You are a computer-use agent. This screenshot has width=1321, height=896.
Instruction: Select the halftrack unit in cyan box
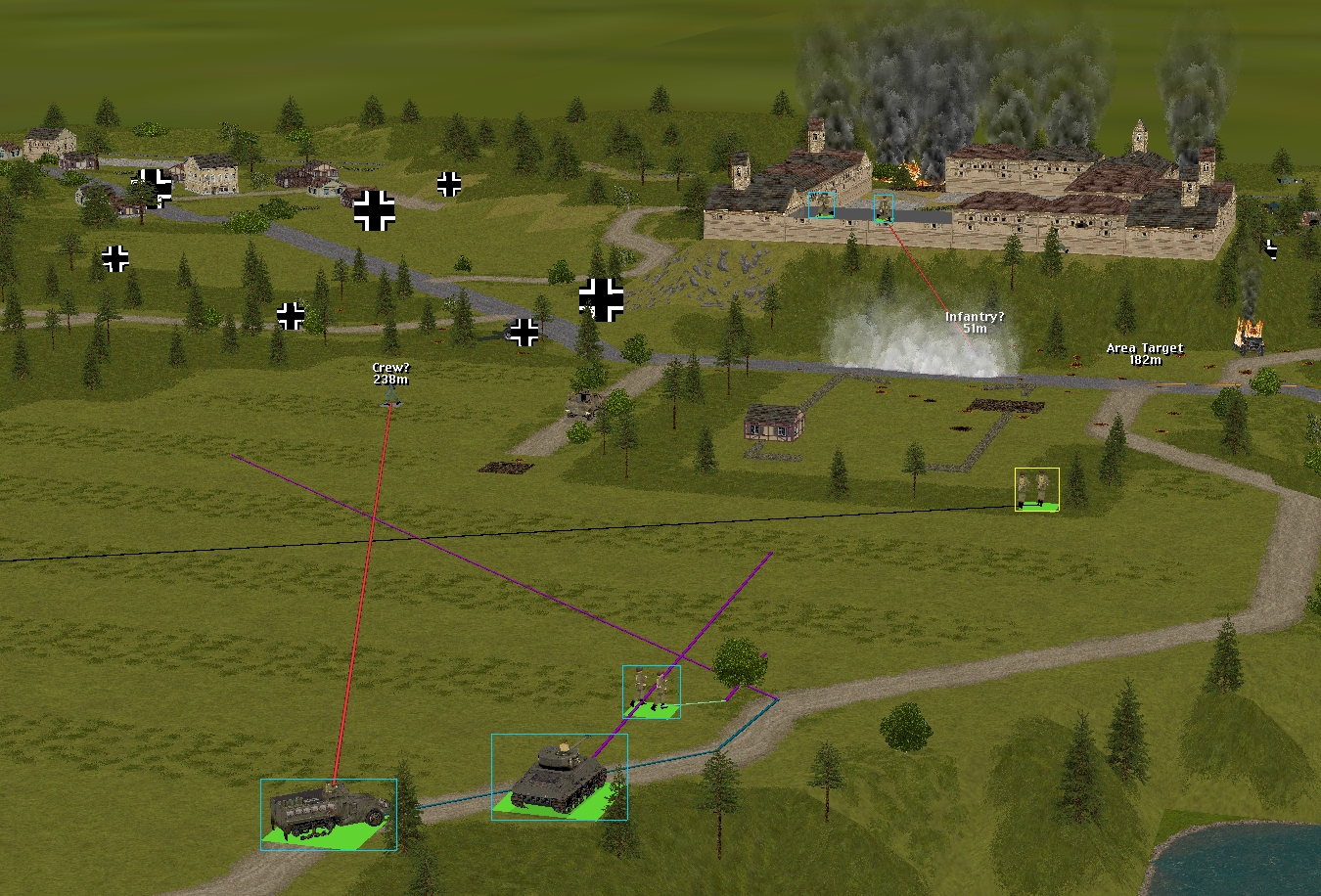click(x=329, y=813)
